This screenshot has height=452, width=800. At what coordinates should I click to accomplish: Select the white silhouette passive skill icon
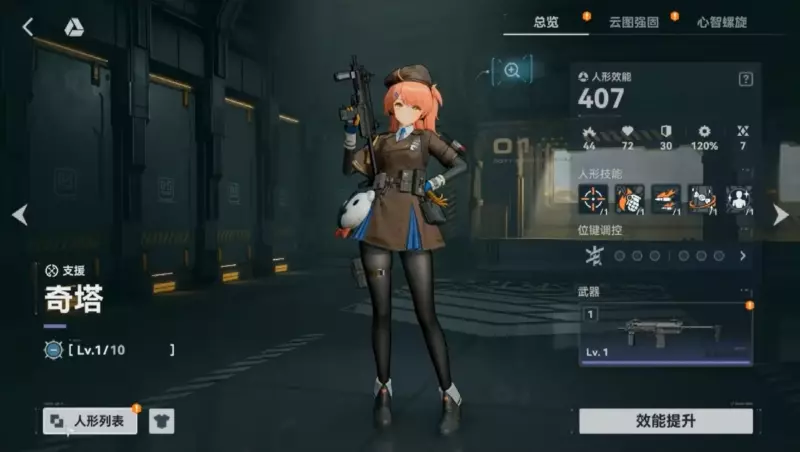tap(739, 199)
